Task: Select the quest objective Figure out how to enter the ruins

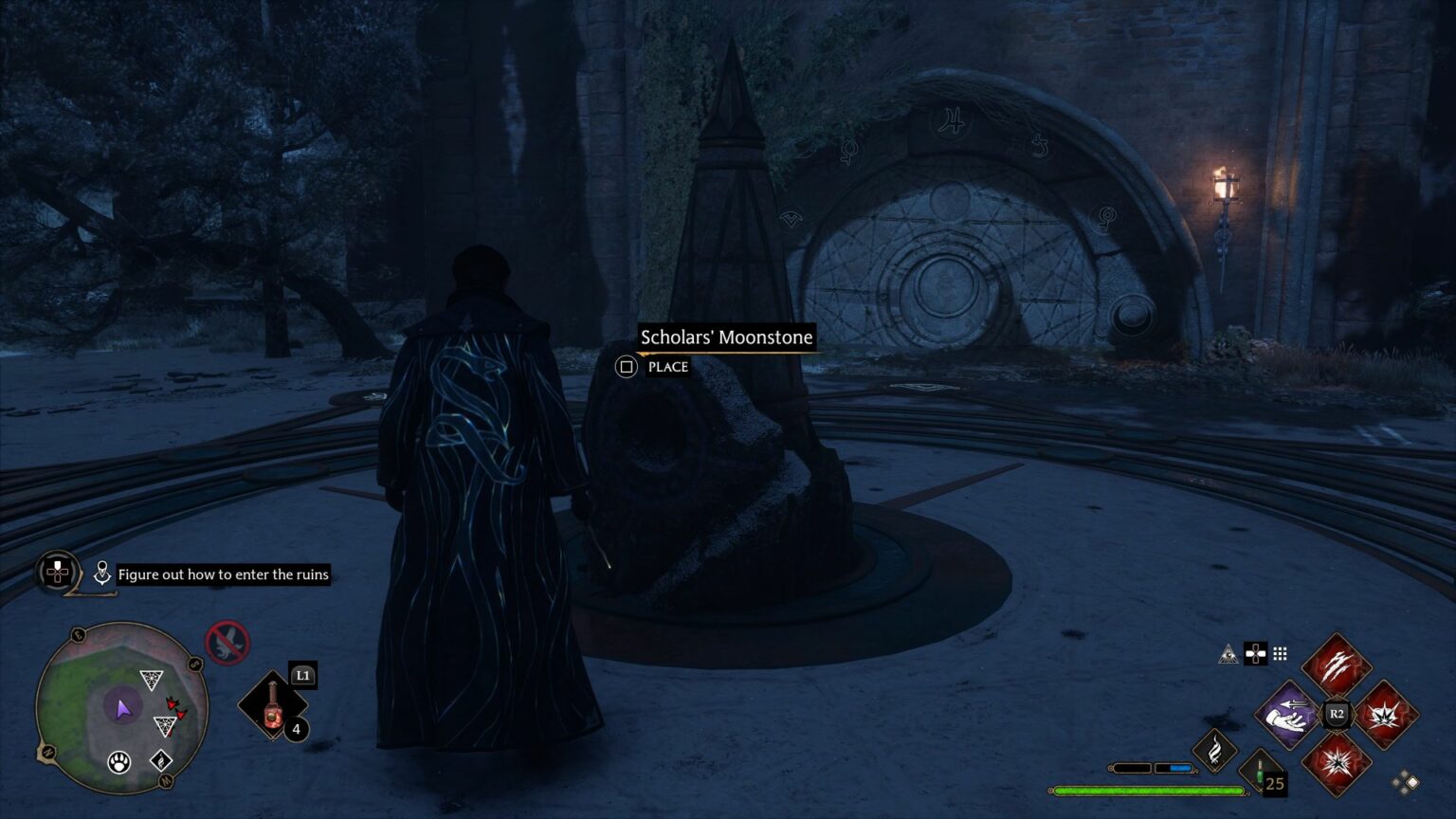Action: point(223,574)
